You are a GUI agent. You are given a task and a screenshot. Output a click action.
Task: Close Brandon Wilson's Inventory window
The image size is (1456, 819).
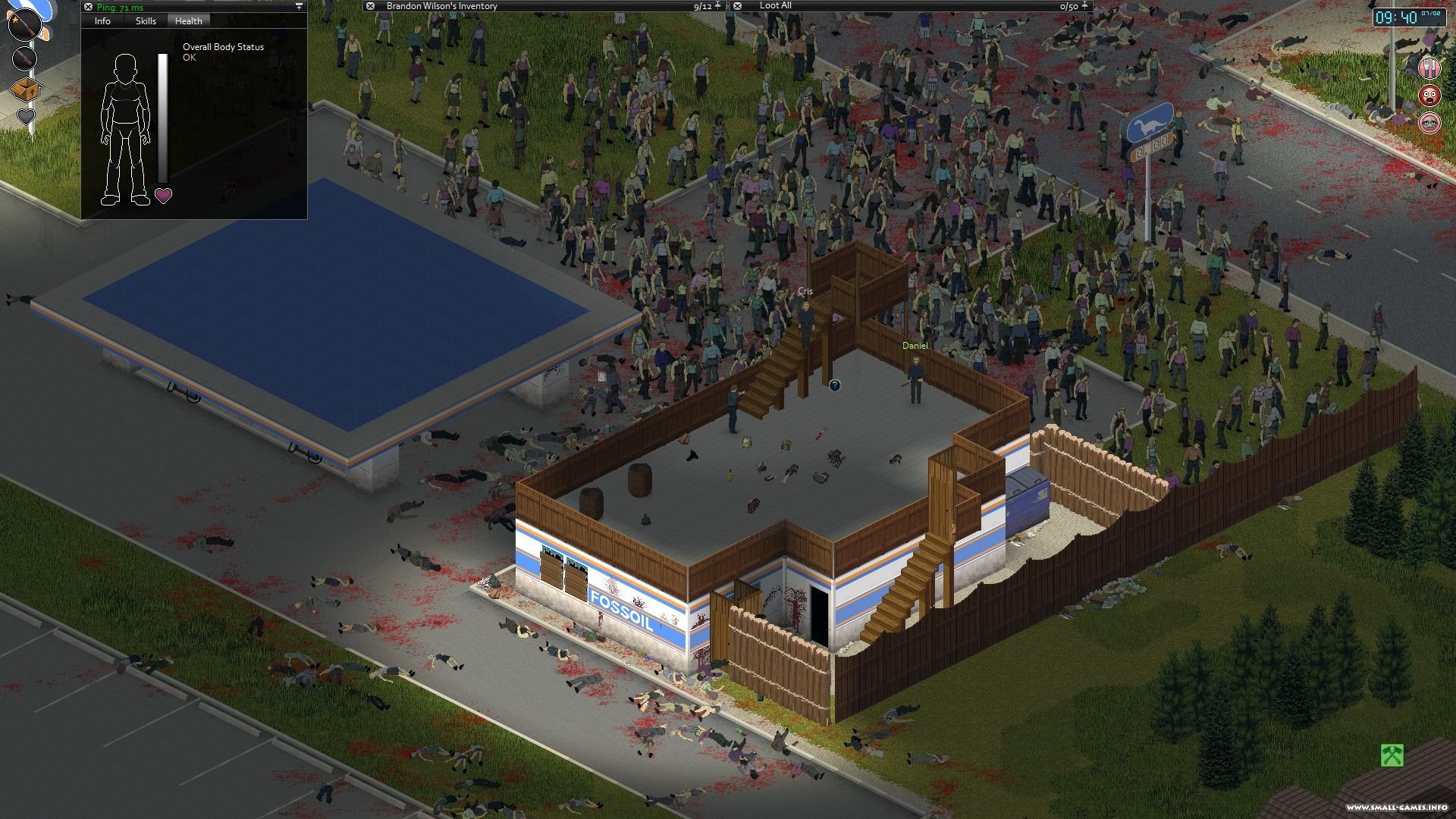coord(370,6)
